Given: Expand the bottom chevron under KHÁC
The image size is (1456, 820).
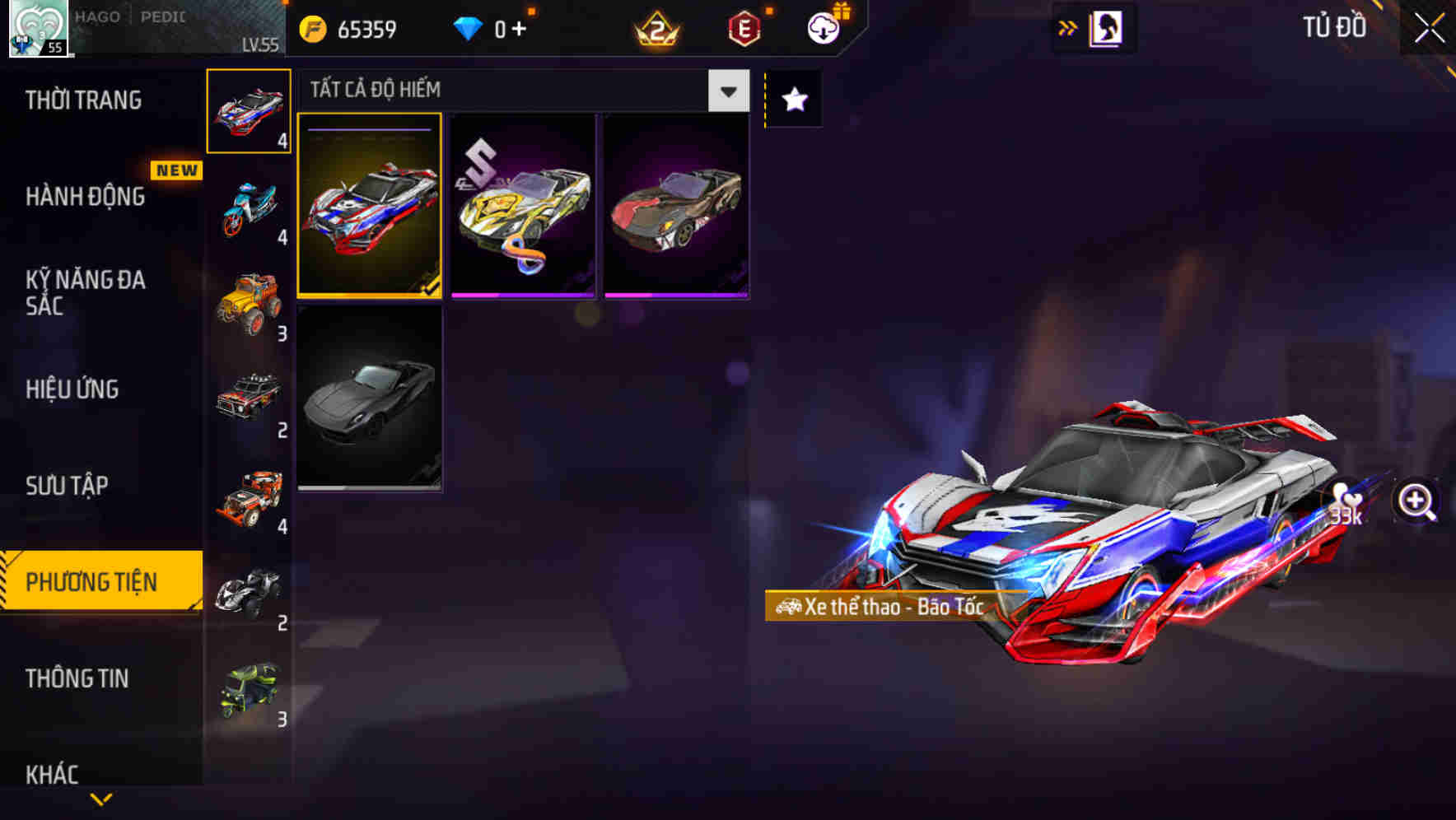Looking at the screenshot, I should [x=100, y=799].
